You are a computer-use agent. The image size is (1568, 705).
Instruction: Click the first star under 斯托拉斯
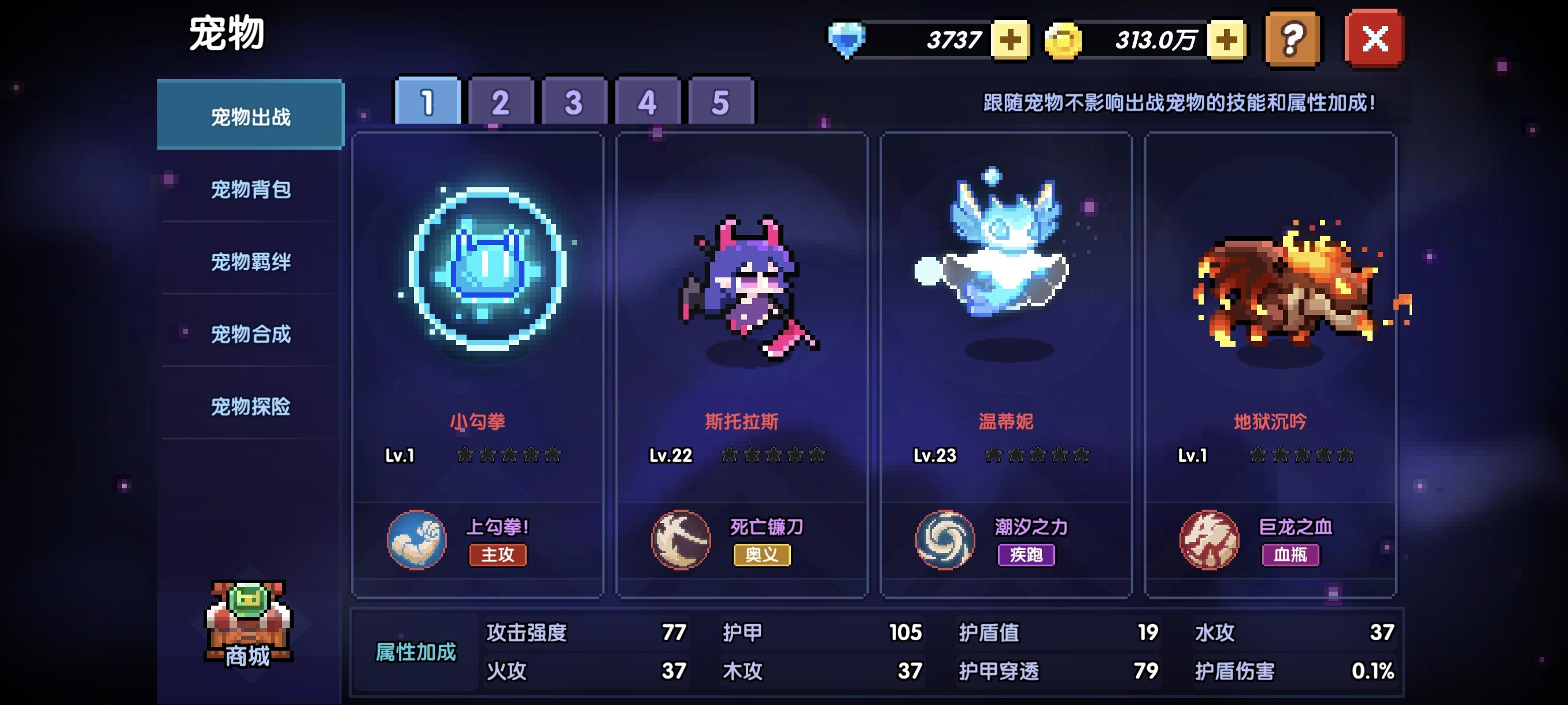[x=728, y=455]
